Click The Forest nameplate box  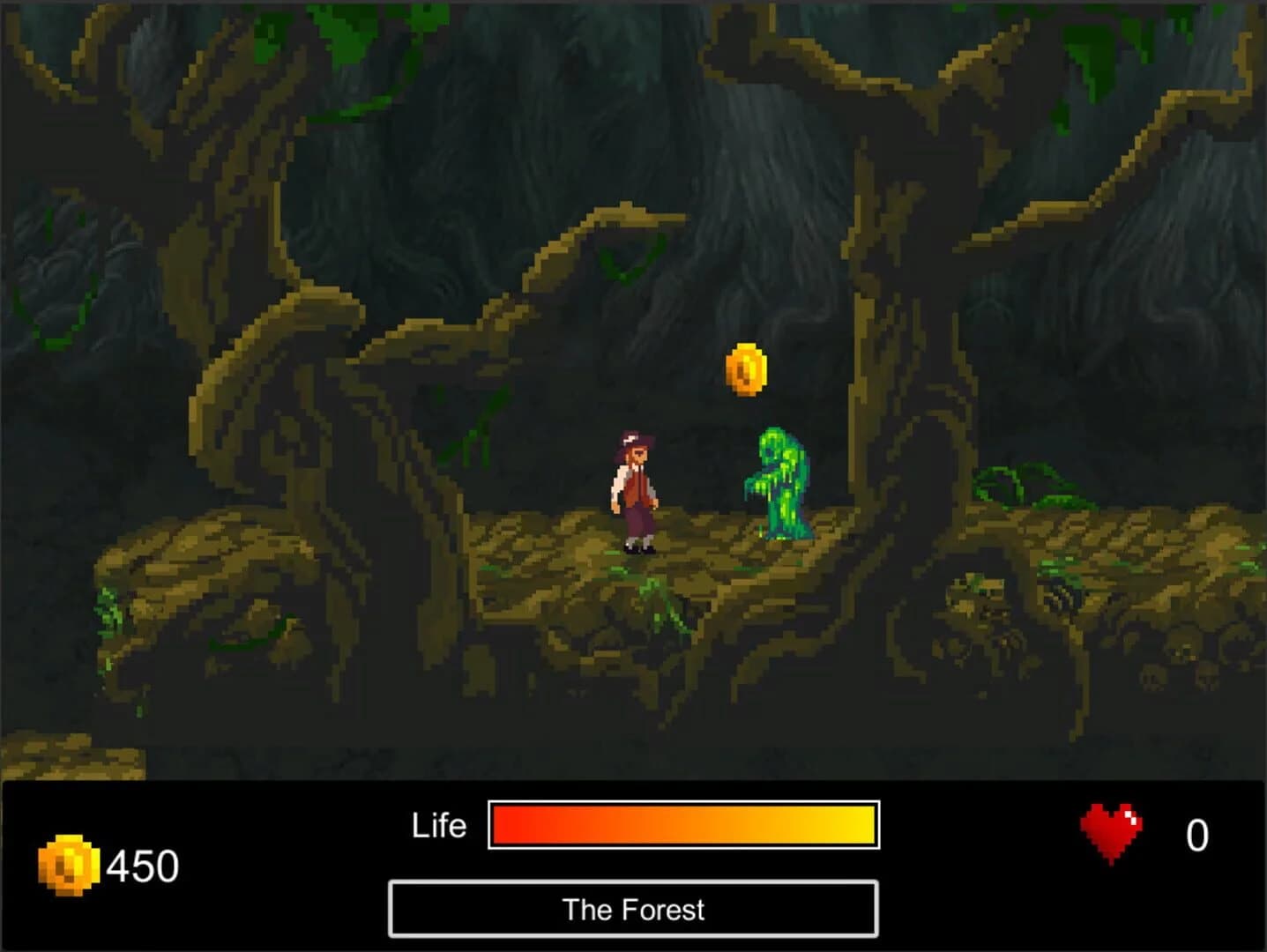tap(633, 910)
